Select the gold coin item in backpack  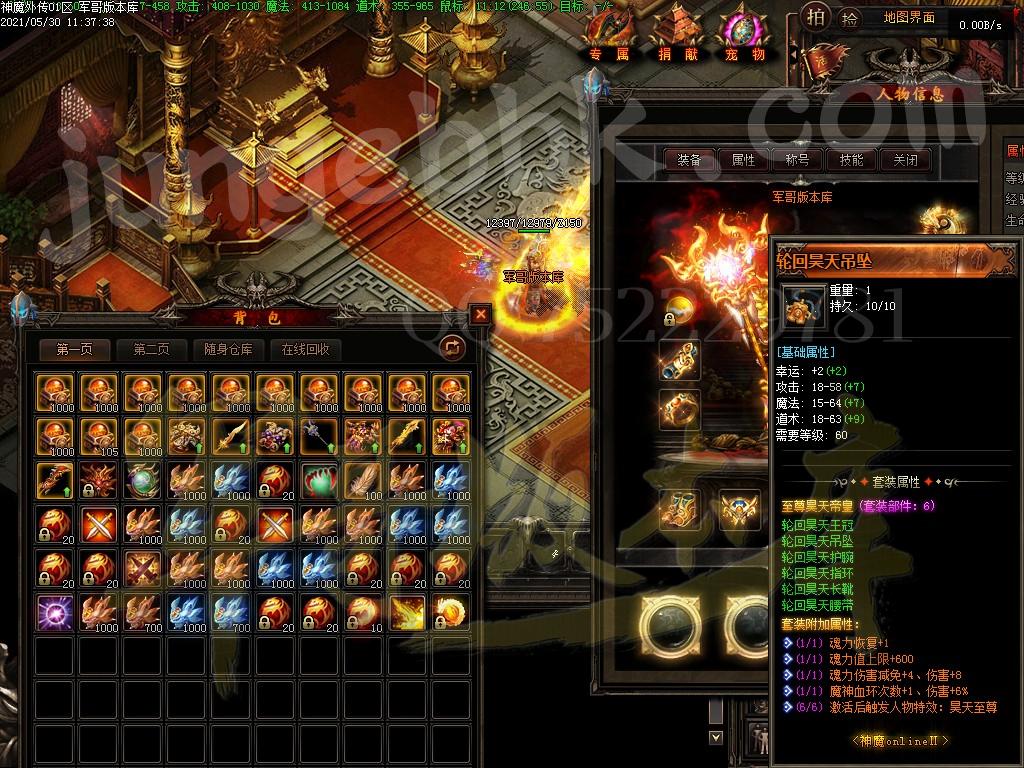tap(451, 611)
